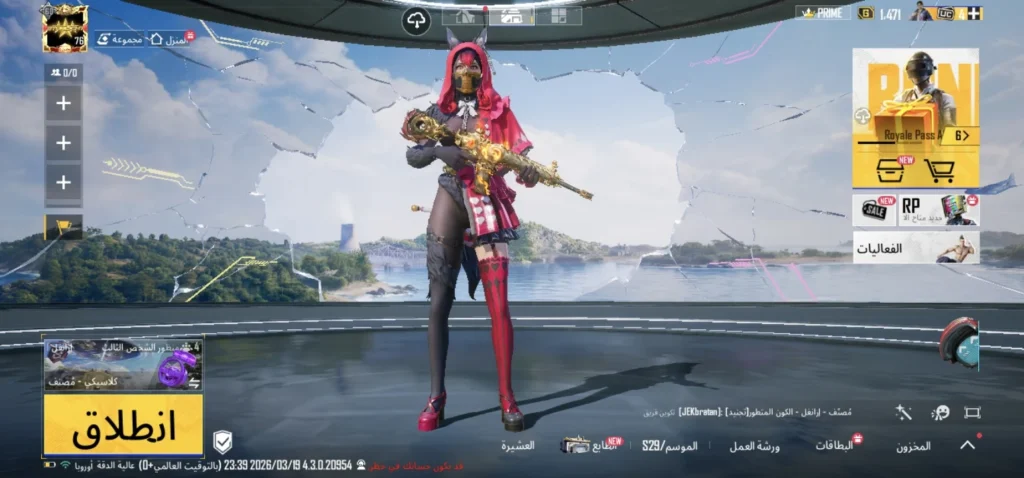Open the مجموعة group button
Image resolution: width=1024 pixels, height=478 pixels.
(120, 39)
